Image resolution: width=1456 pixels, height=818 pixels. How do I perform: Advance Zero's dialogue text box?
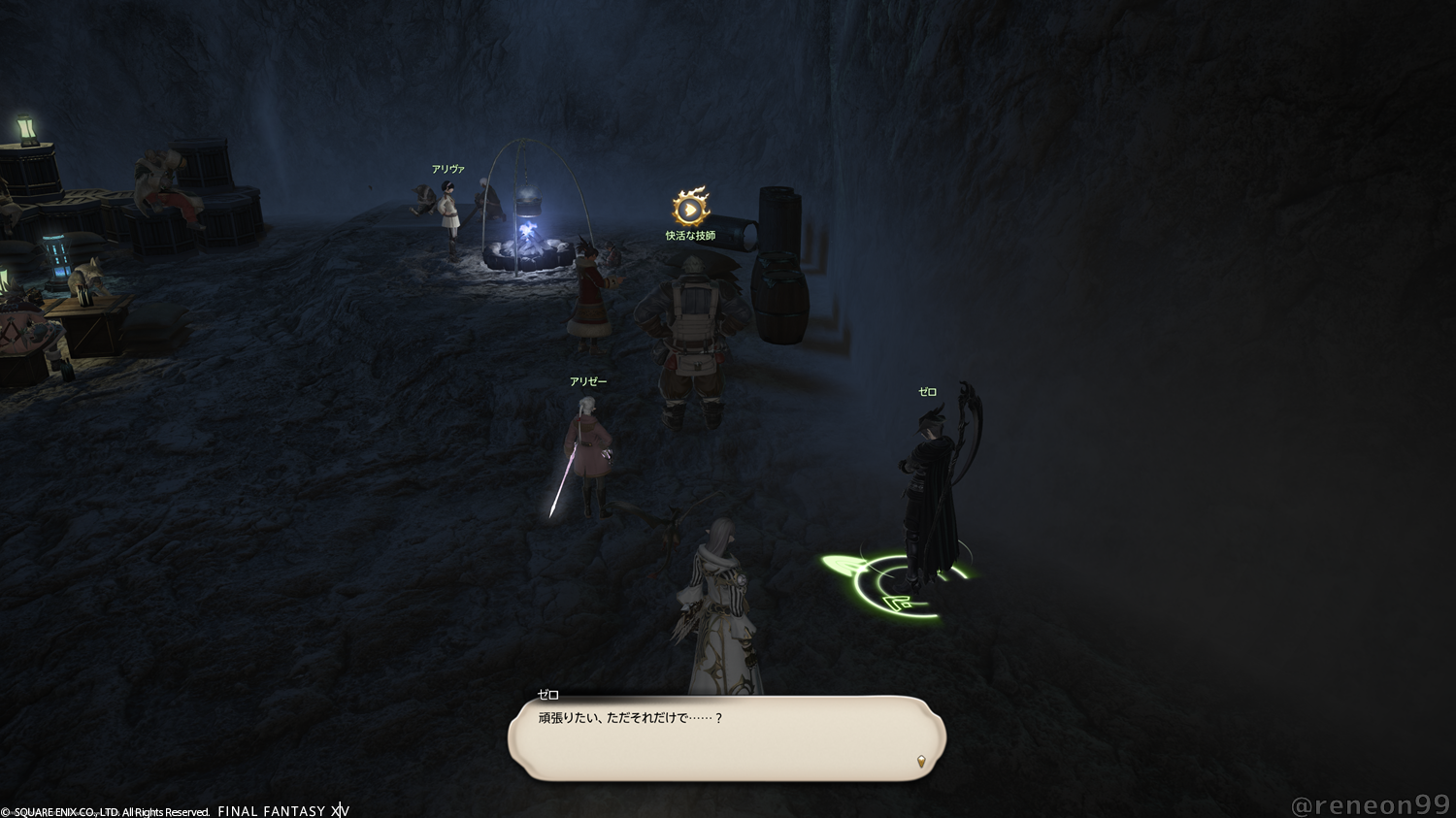pyautogui.click(x=726, y=738)
